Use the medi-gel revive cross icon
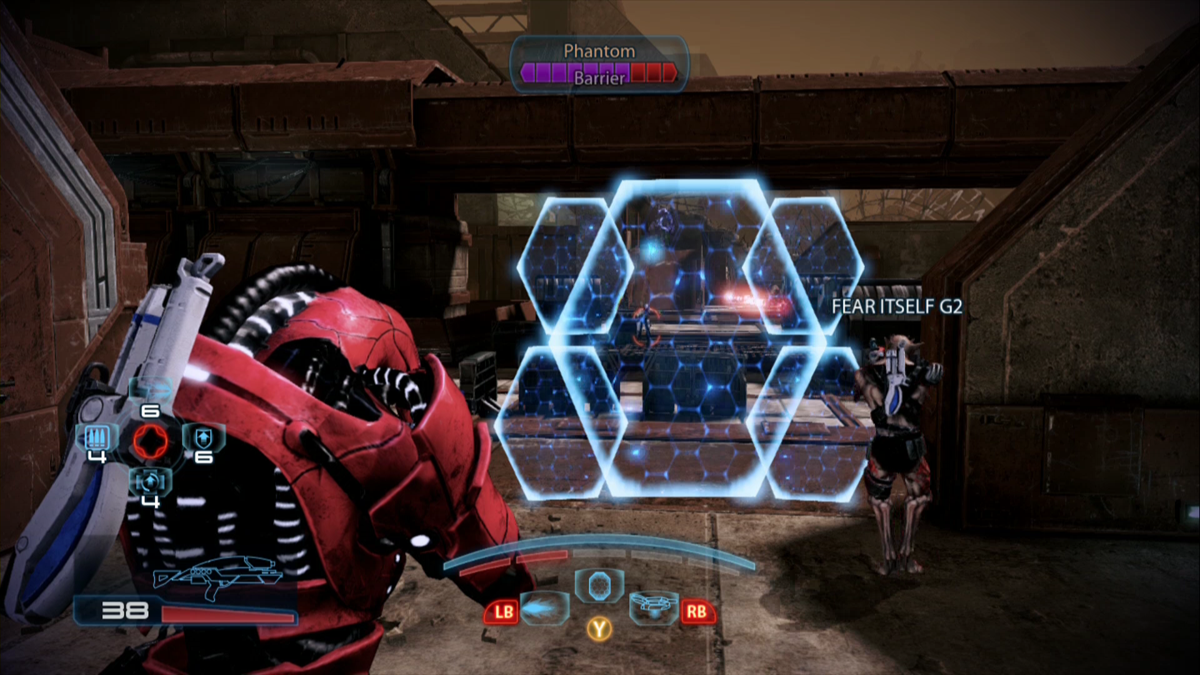The width and height of the screenshot is (1200, 675). click(x=150, y=479)
